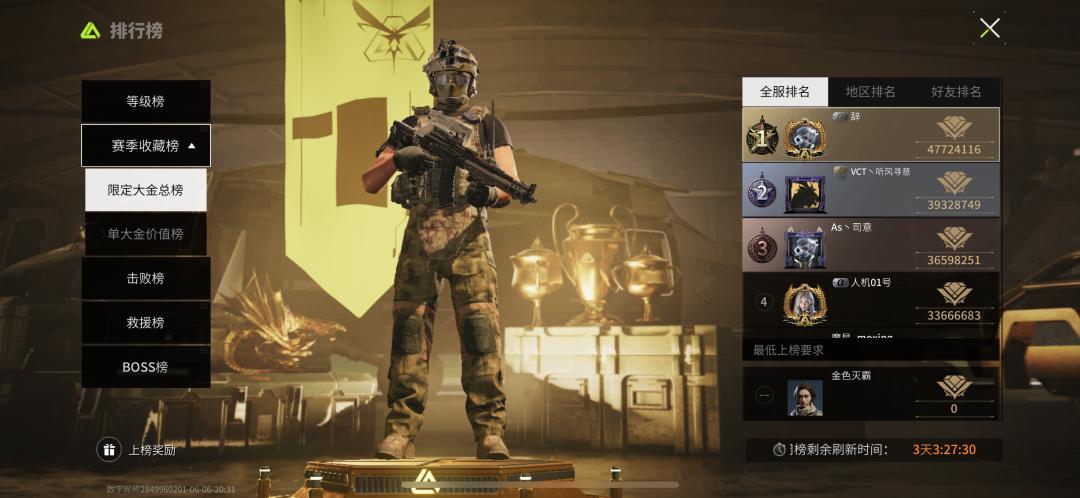The height and width of the screenshot is (498, 1080).
Task: Switch to the 地区排名 tab
Action: [870, 92]
